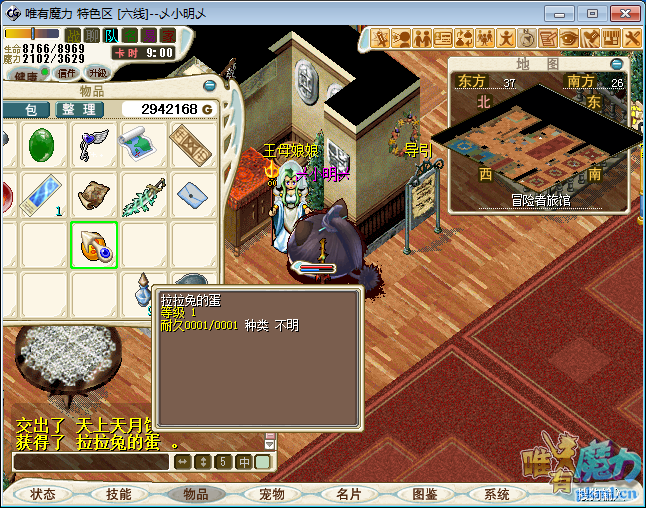Show the 图鉴 album tab

coord(424,494)
